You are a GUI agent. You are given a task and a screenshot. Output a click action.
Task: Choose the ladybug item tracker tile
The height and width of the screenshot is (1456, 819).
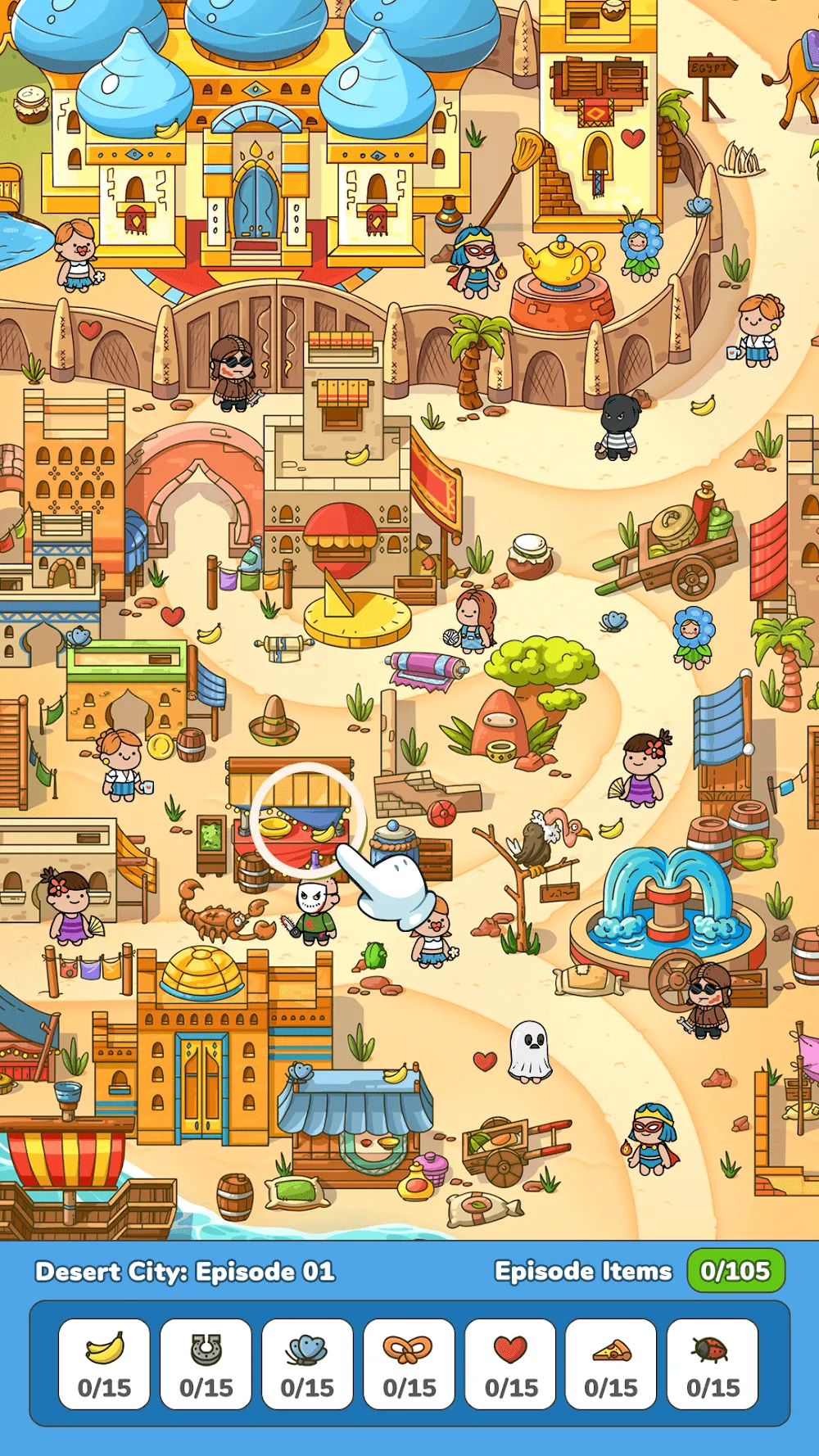pos(713,1364)
